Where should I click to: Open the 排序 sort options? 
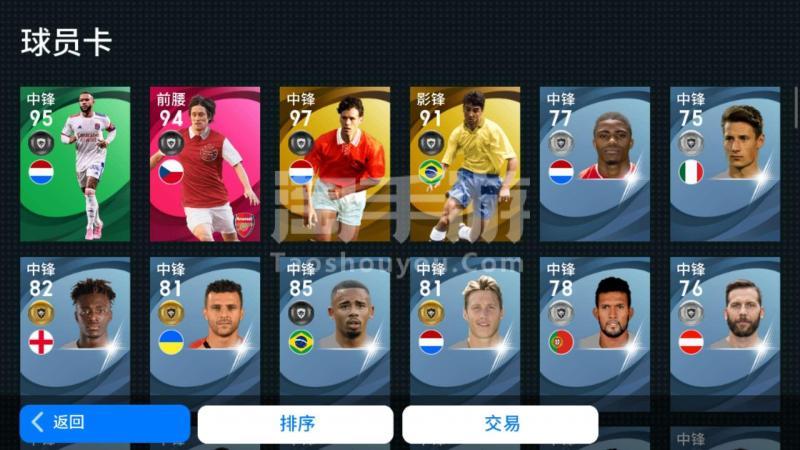point(295,423)
